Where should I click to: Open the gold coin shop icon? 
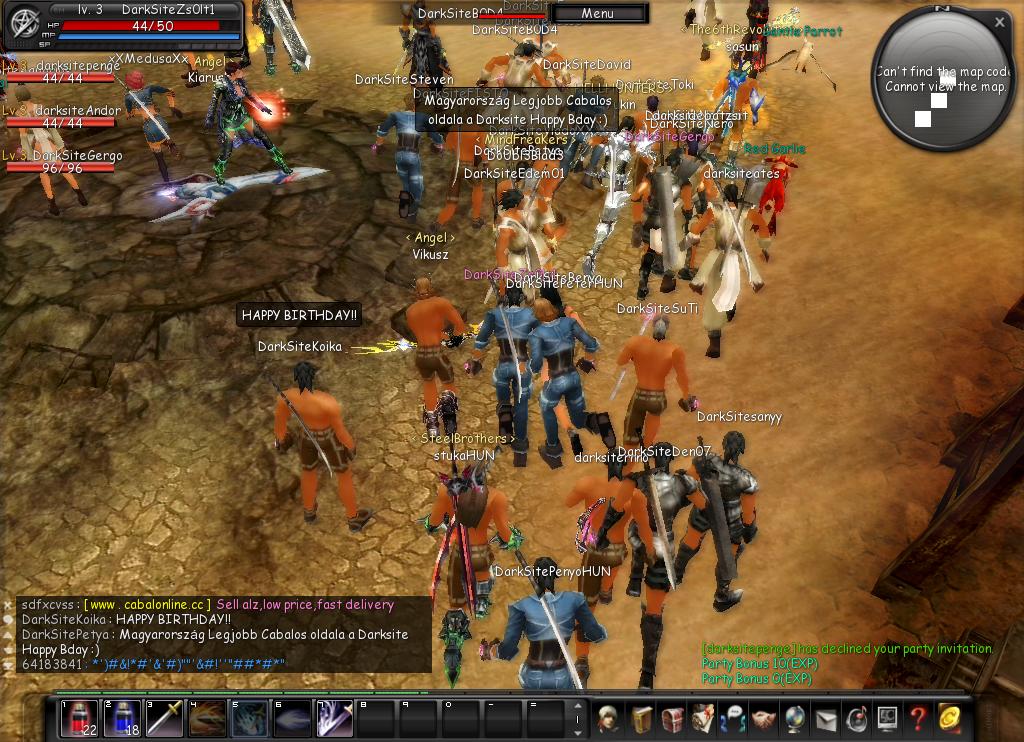pos(949,718)
